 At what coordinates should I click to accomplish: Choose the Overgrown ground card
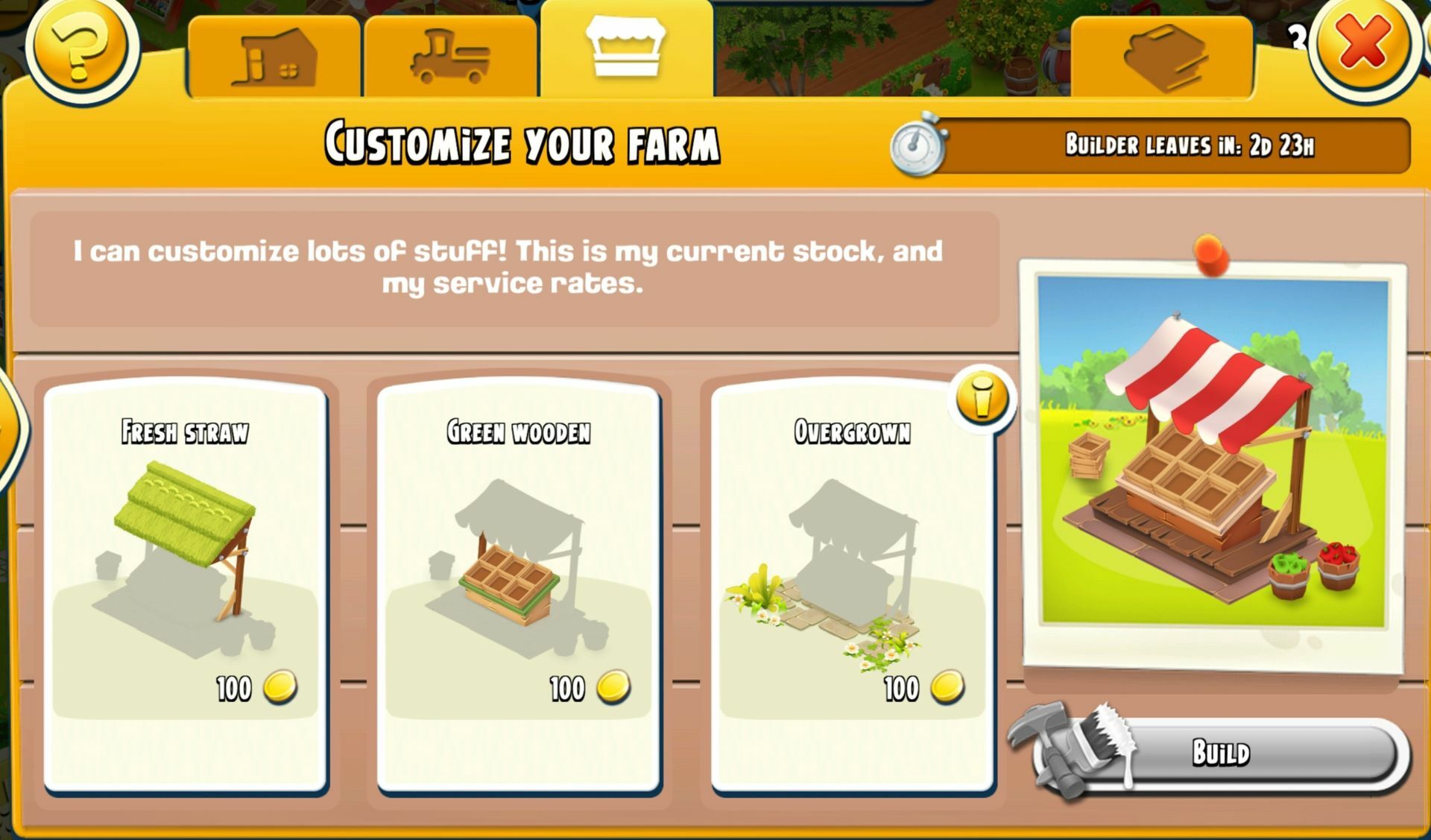coord(852,585)
